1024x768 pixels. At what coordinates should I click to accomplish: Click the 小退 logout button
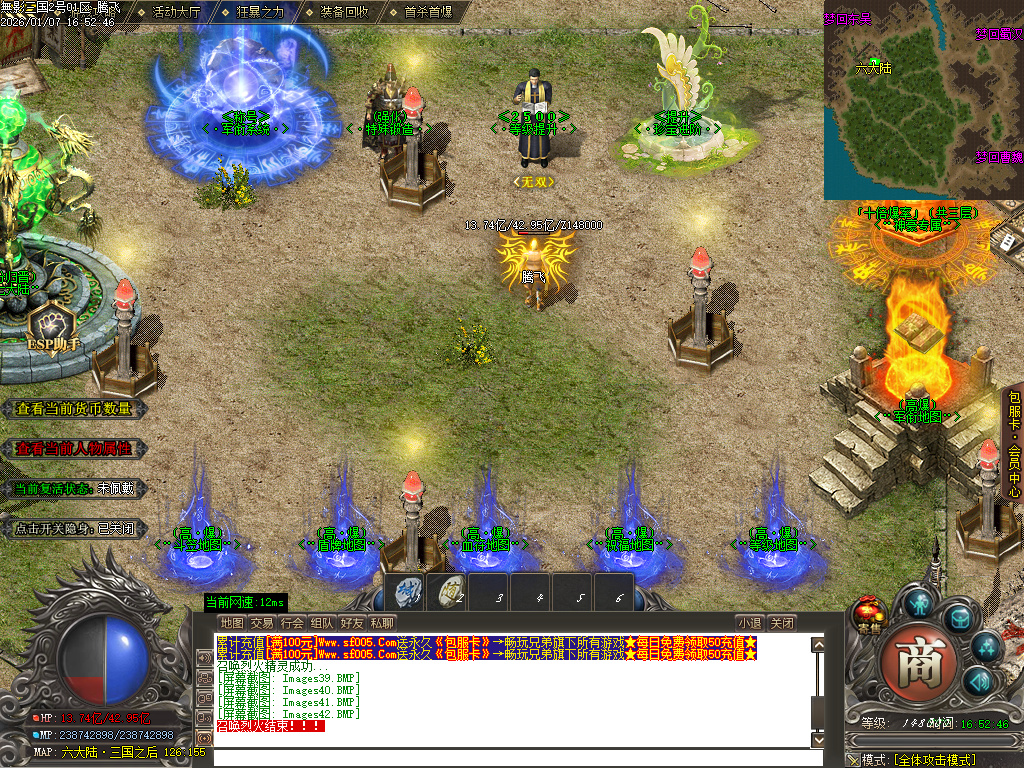tap(750, 623)
